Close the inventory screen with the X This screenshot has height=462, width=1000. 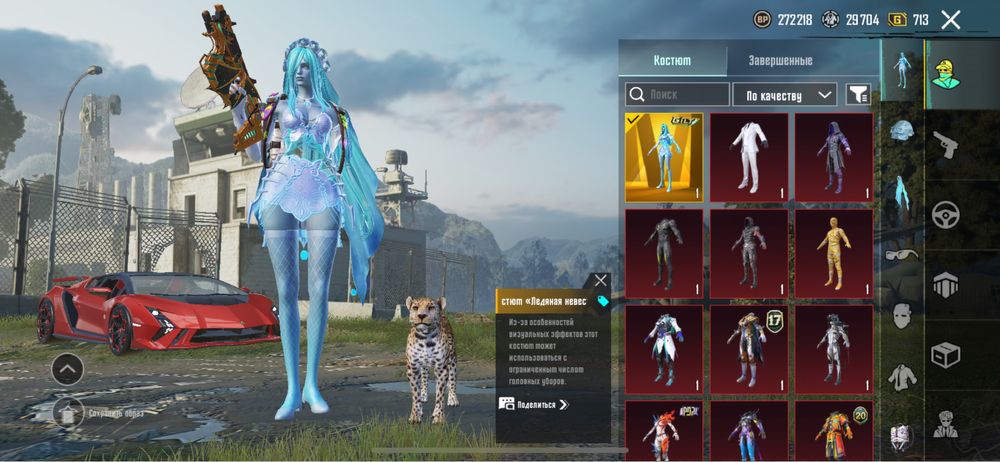(951, 19)
